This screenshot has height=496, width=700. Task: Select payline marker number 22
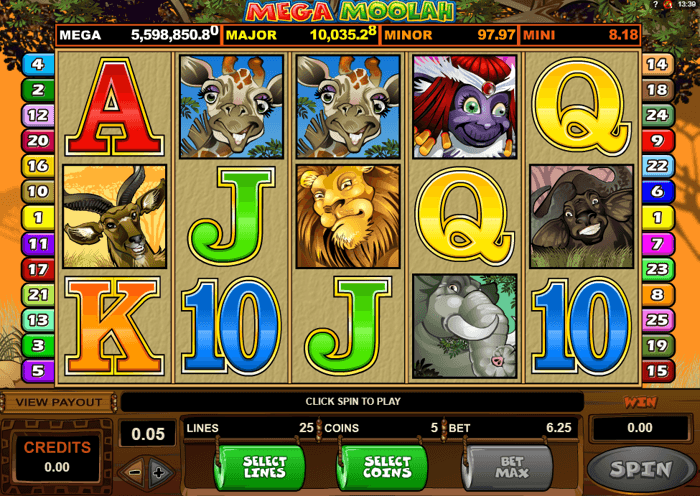pos(657,166)
